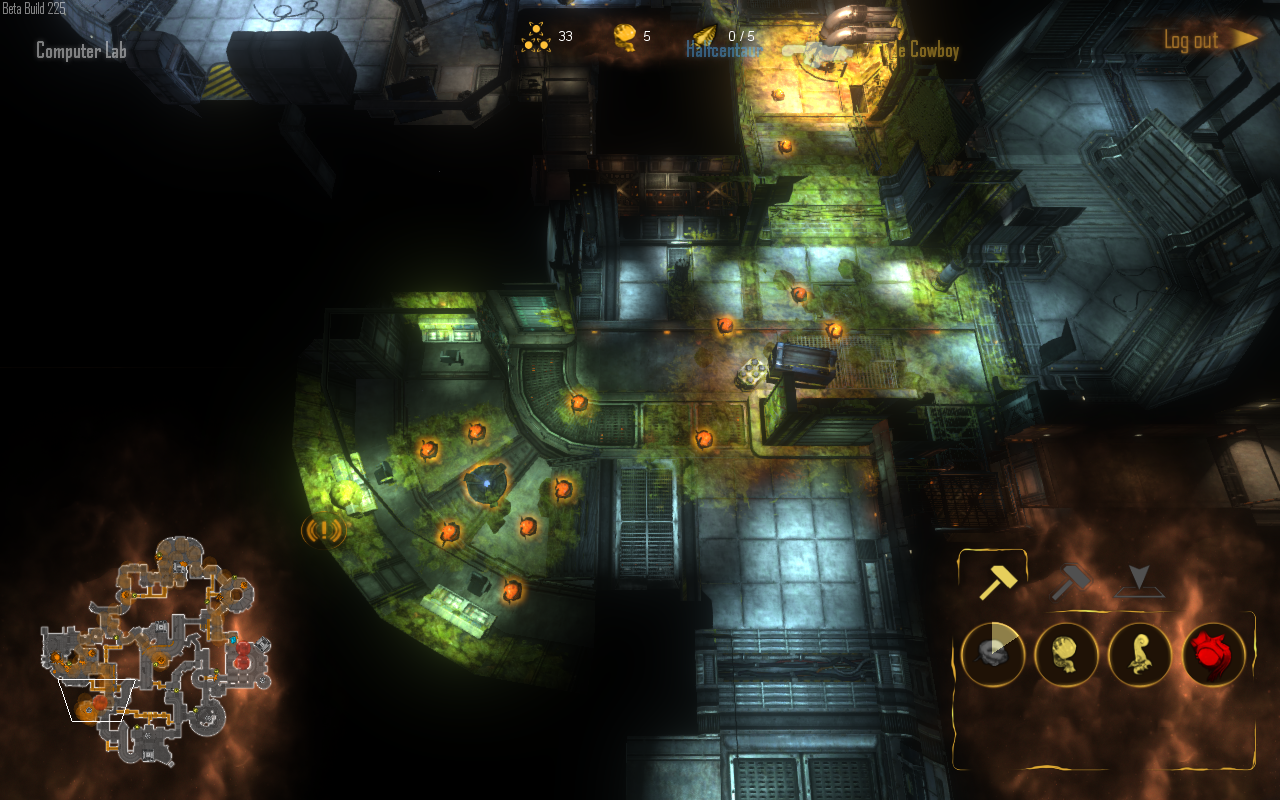1280x800 pixels.
Task: Click the viewport rectangle on the minimap
Action: (x=98, y=698)
